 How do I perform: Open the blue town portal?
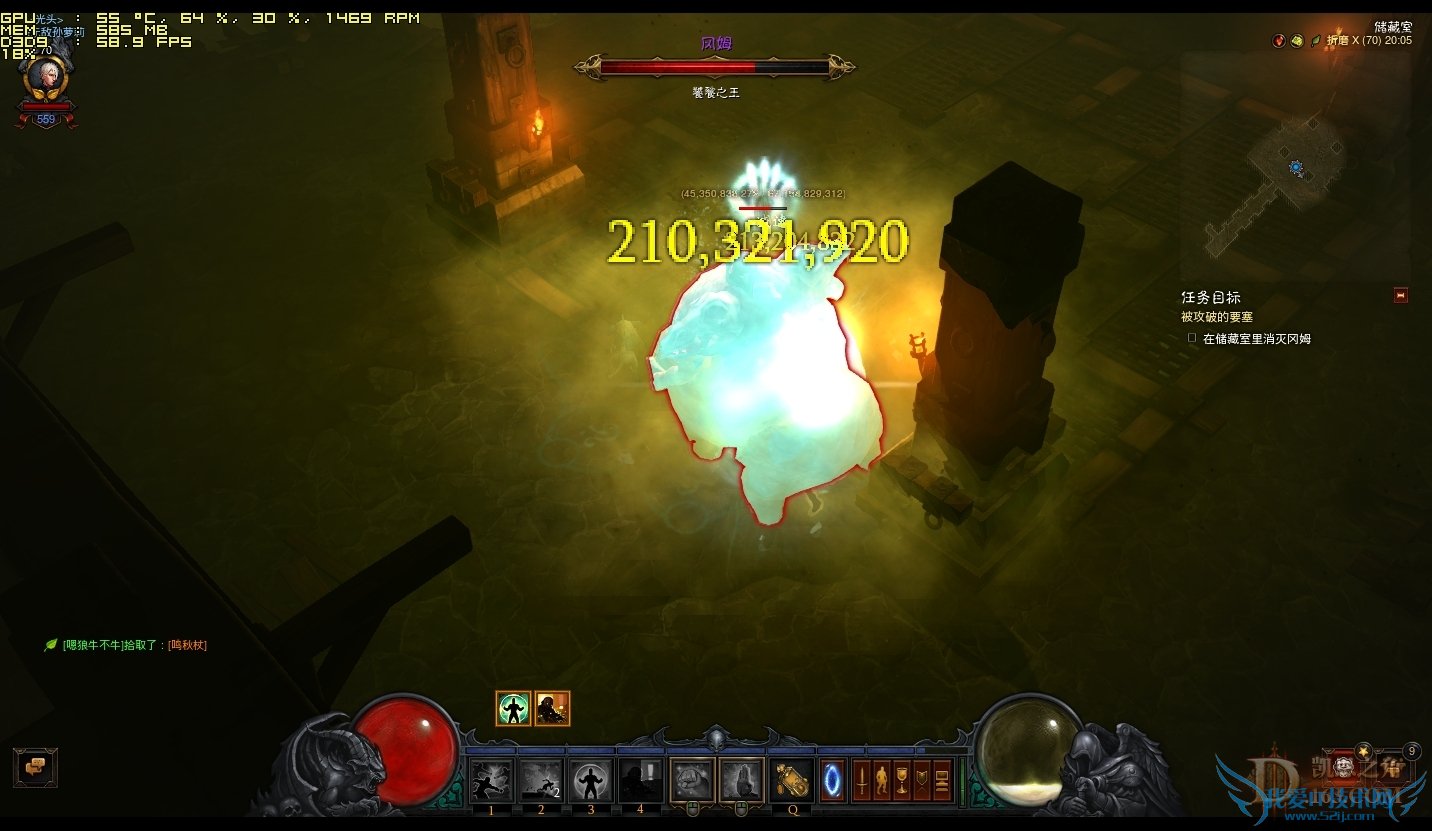833,781
